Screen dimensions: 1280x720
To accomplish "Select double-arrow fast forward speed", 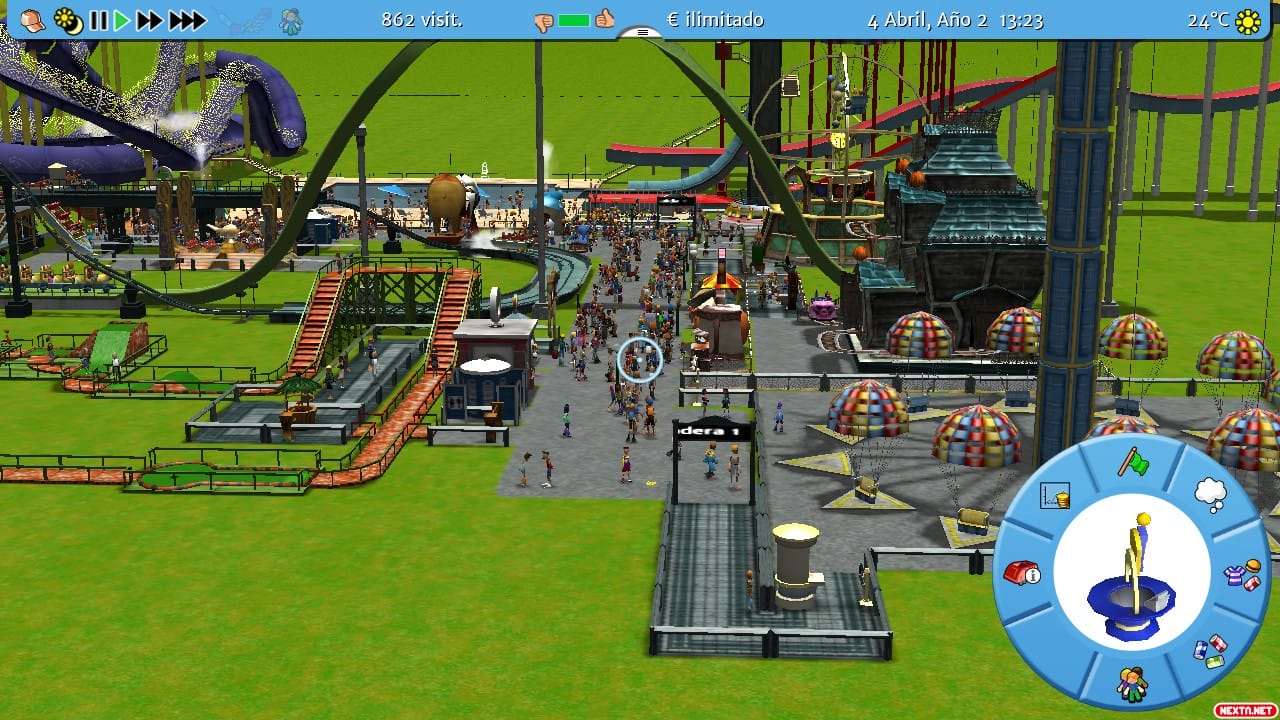I will pos(147,18).
